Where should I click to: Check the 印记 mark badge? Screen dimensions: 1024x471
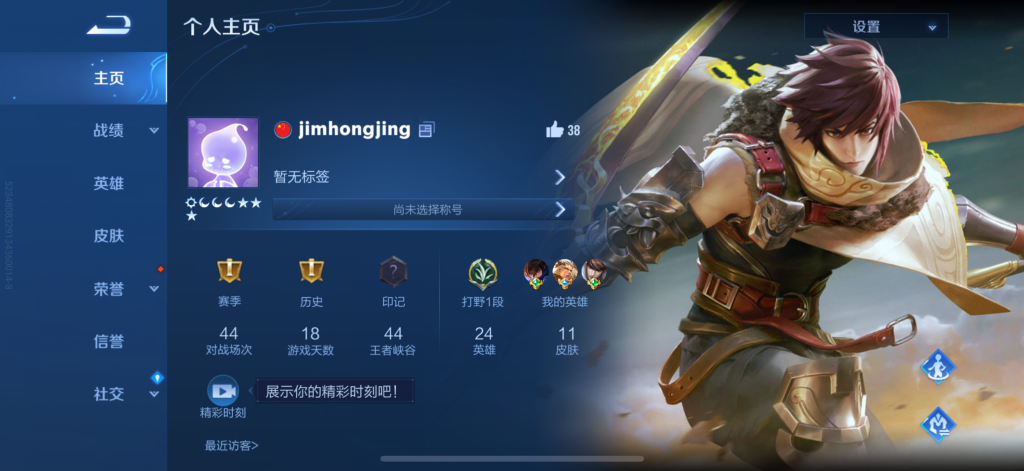[x=393, y=271]
